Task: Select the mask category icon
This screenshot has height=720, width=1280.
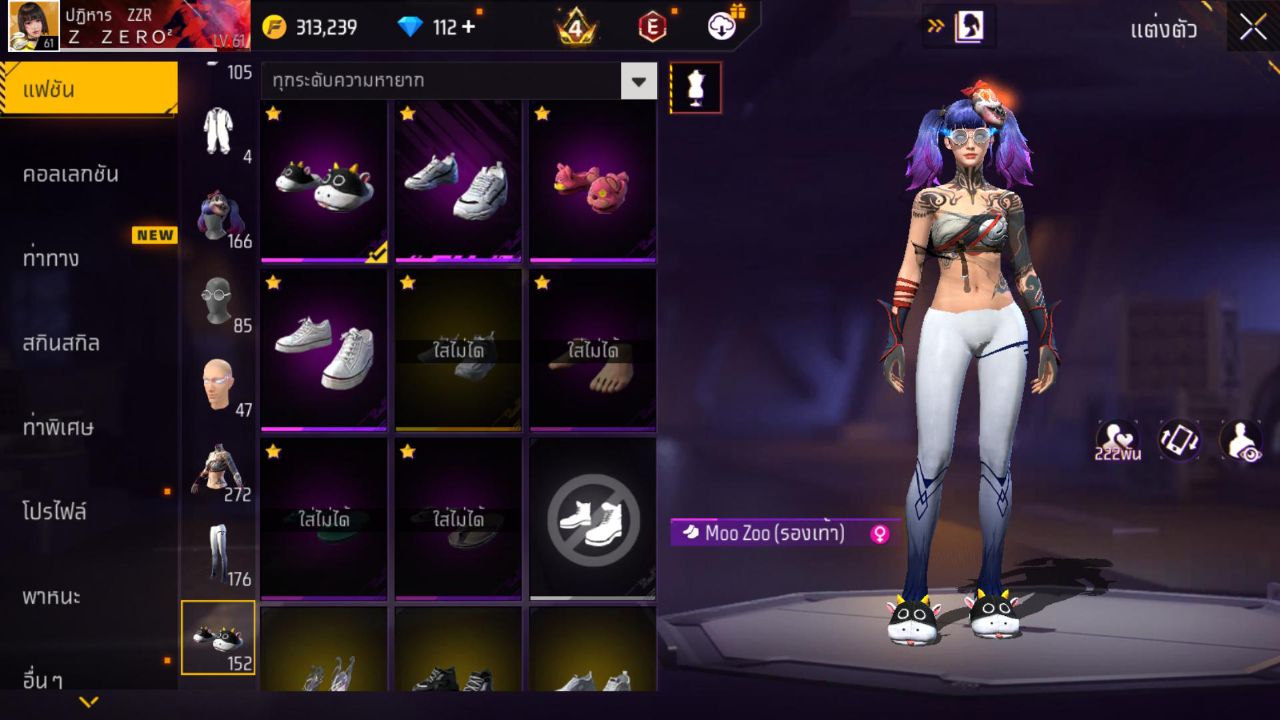Action: [218, 300]
